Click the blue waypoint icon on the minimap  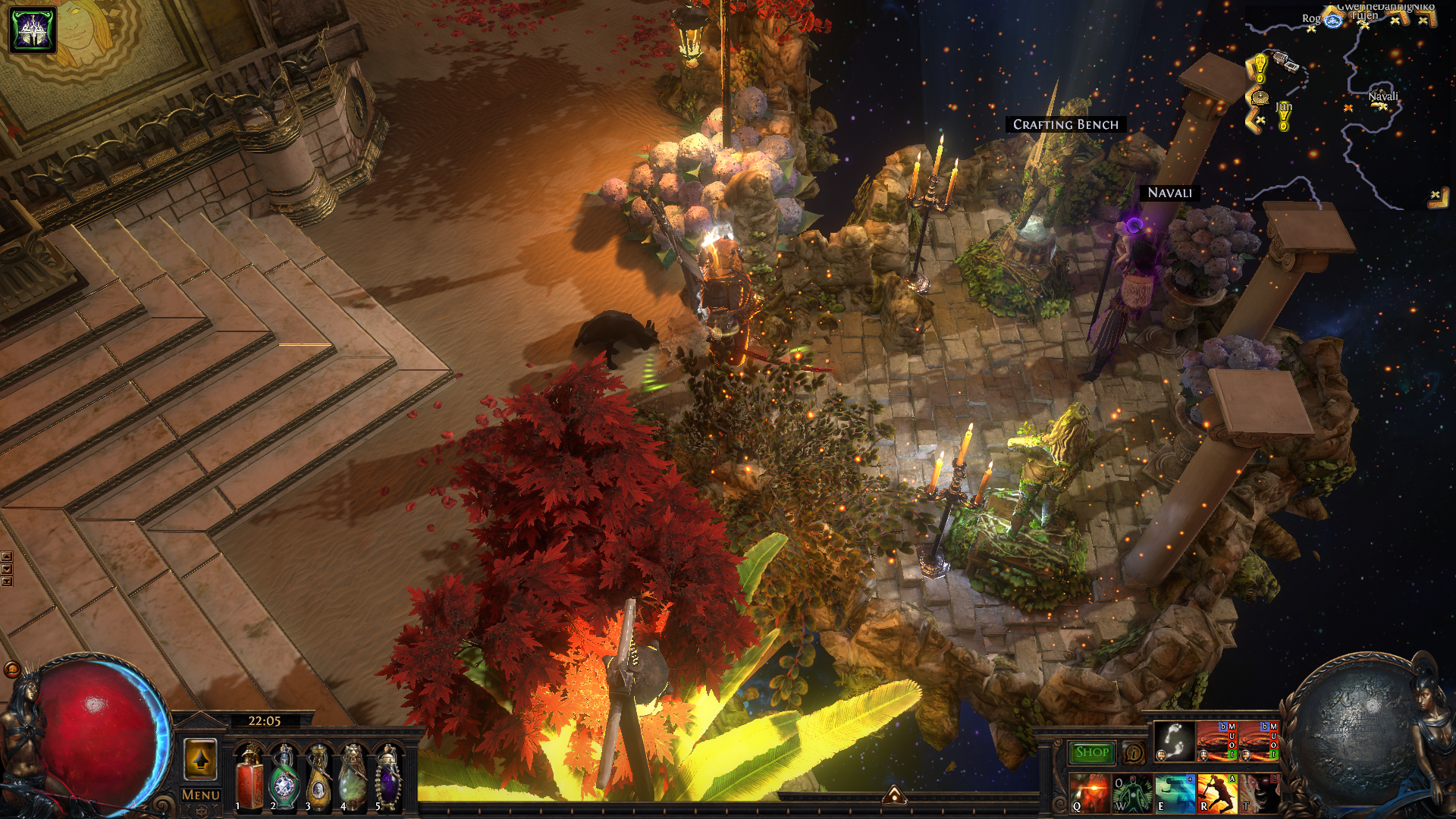(x=1333, y=20)
